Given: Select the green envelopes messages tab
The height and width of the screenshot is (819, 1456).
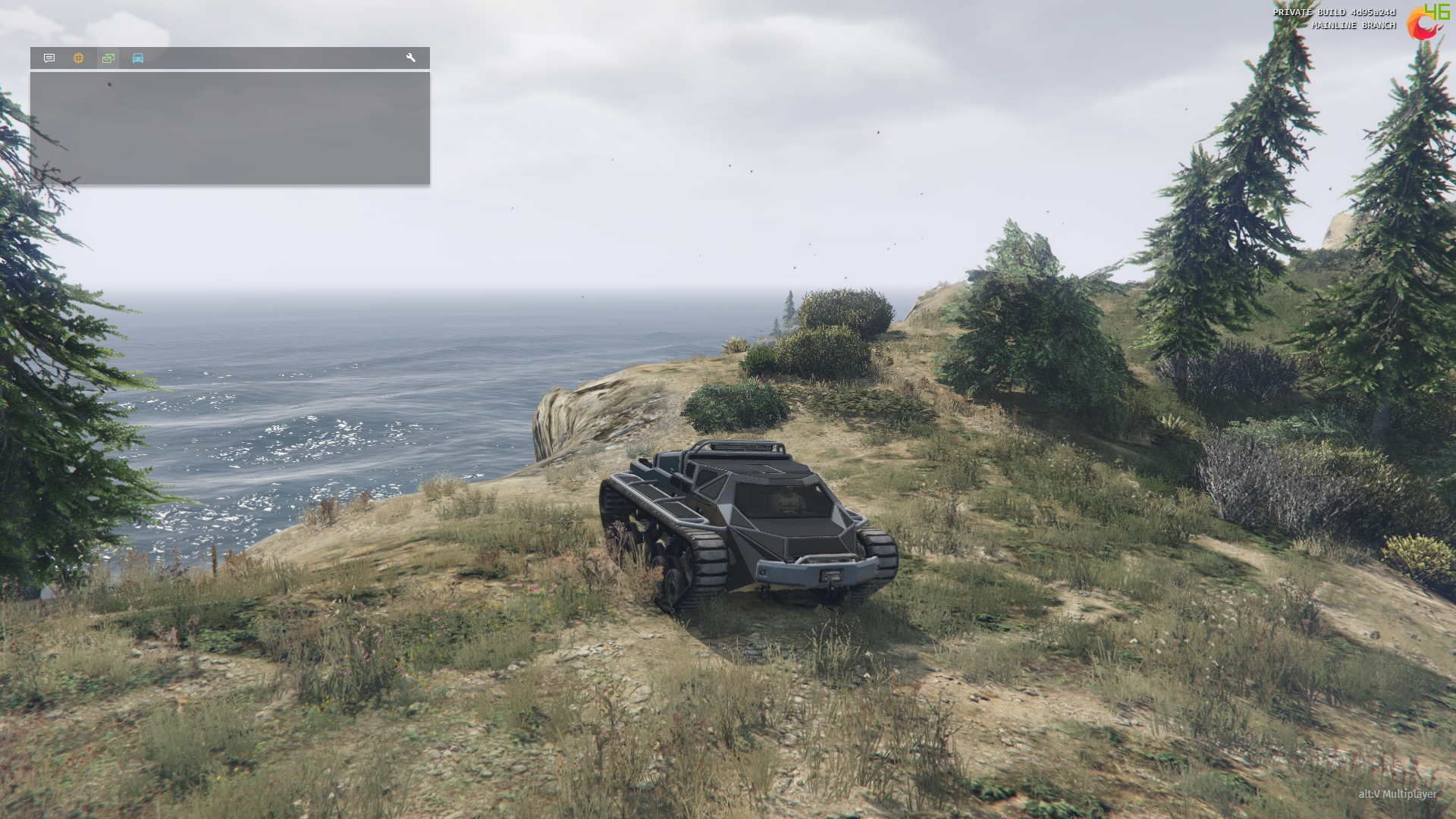Looking at the screenshot, I should point(108,58).
